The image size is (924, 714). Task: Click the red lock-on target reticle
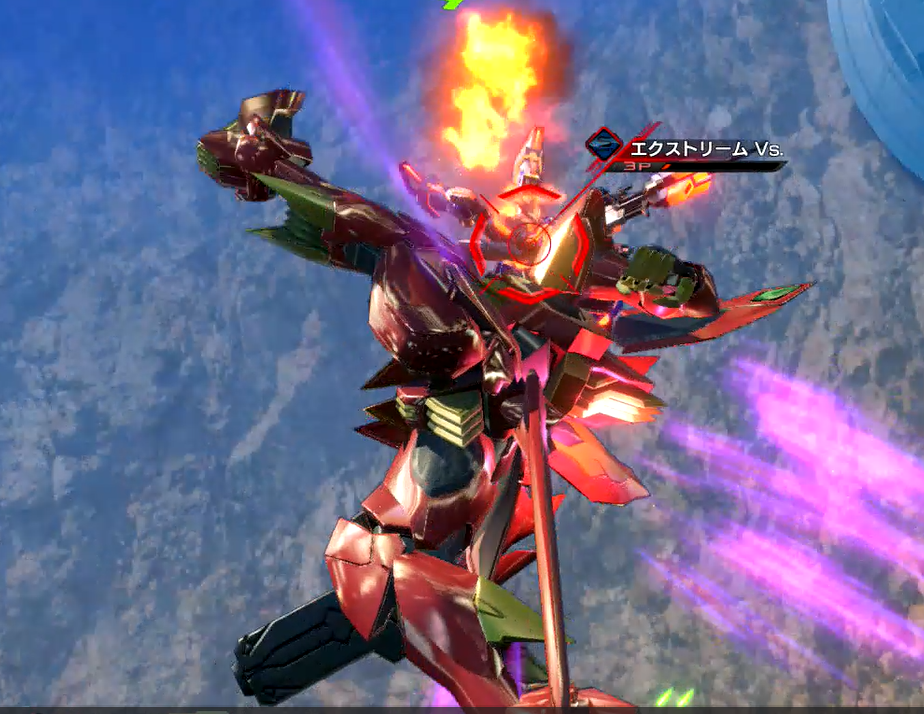coord(528,242)
